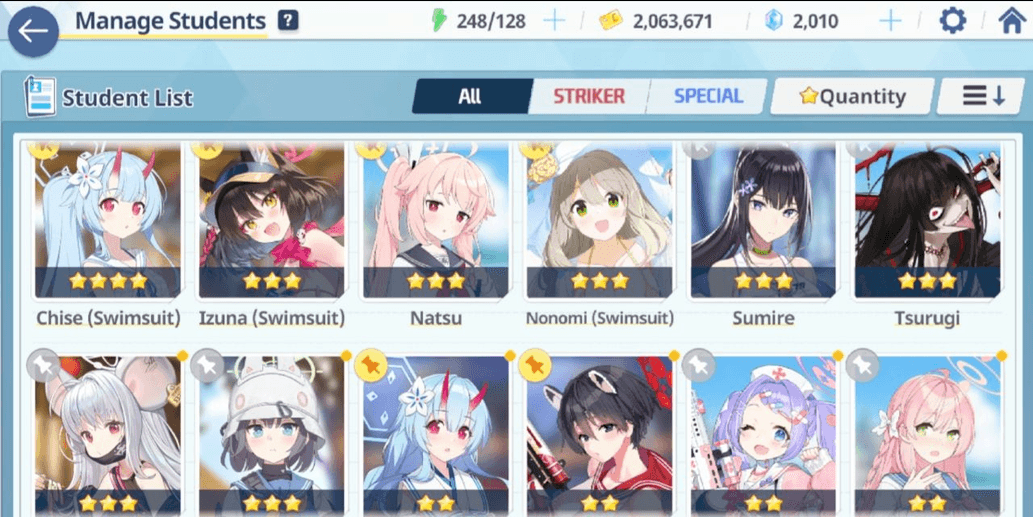Show the All students tab
Viewport: 1033px width, 517px height.
click(x=470, y=96)
